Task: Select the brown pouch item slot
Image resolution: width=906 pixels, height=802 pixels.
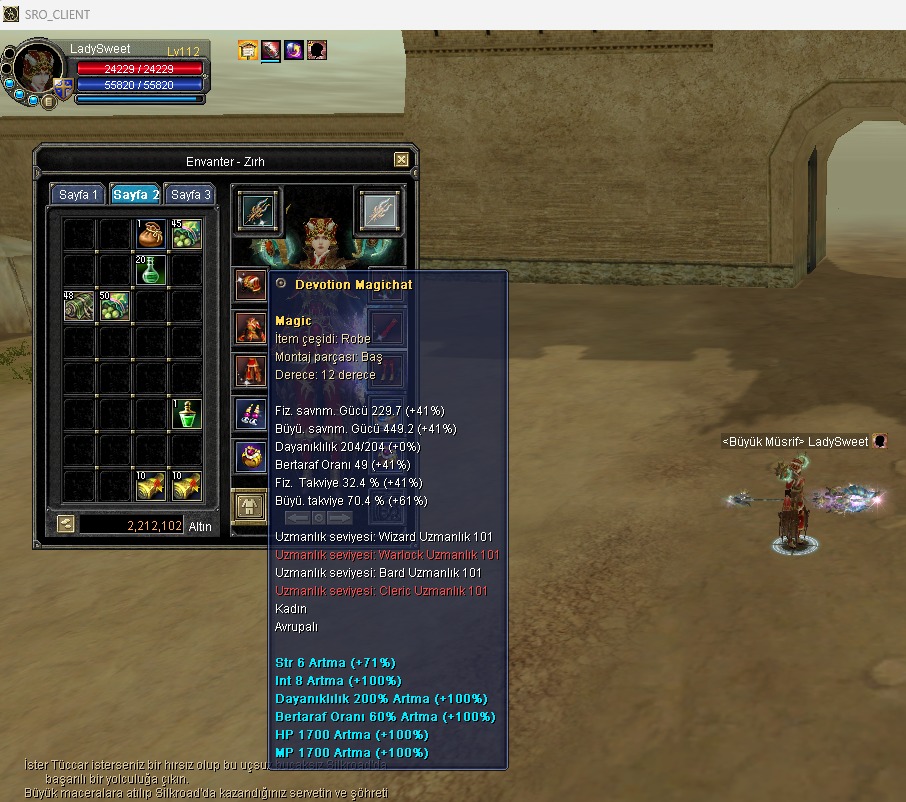Action: click(151, 234)
